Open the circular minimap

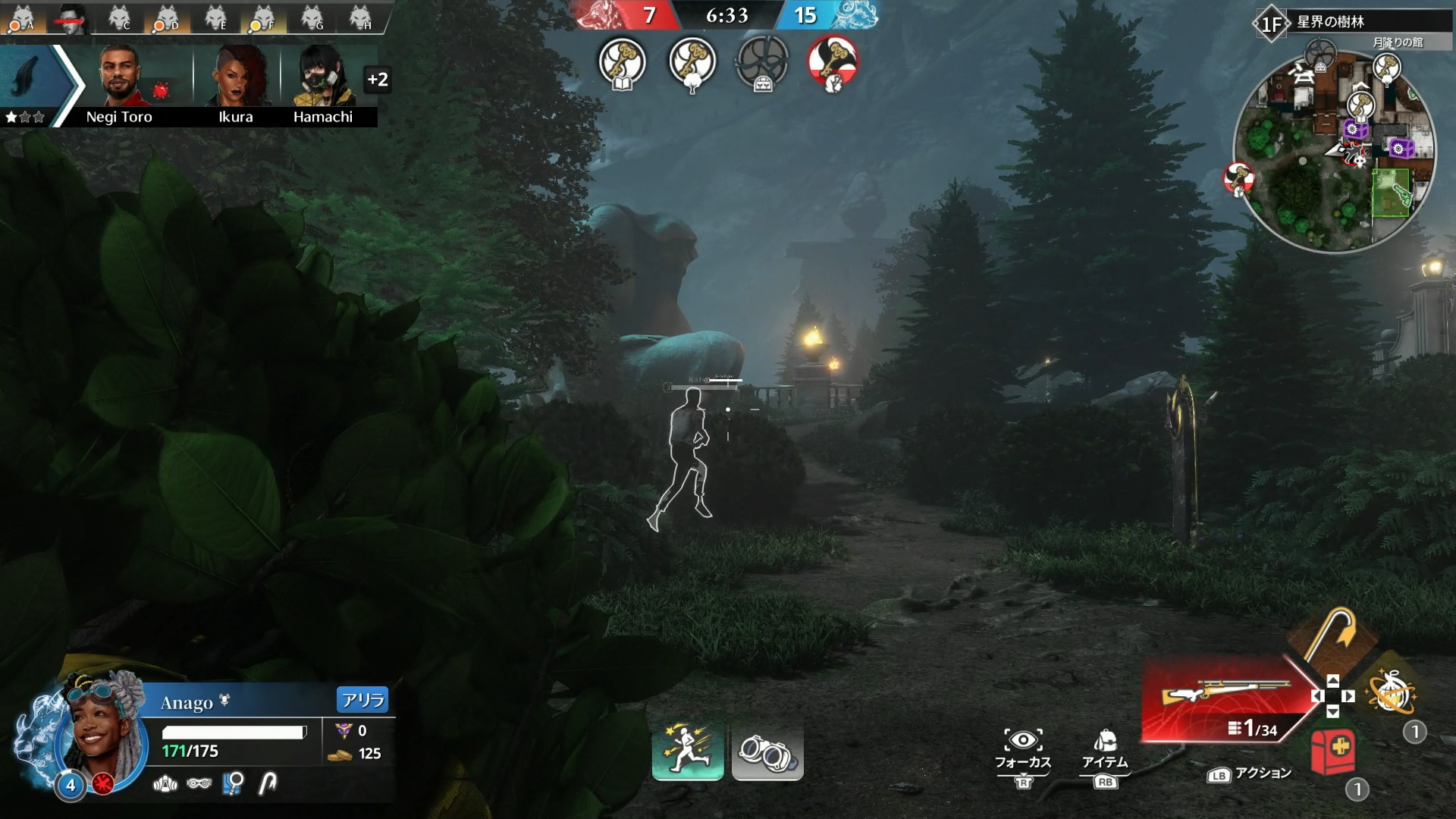coord(1334,152)
